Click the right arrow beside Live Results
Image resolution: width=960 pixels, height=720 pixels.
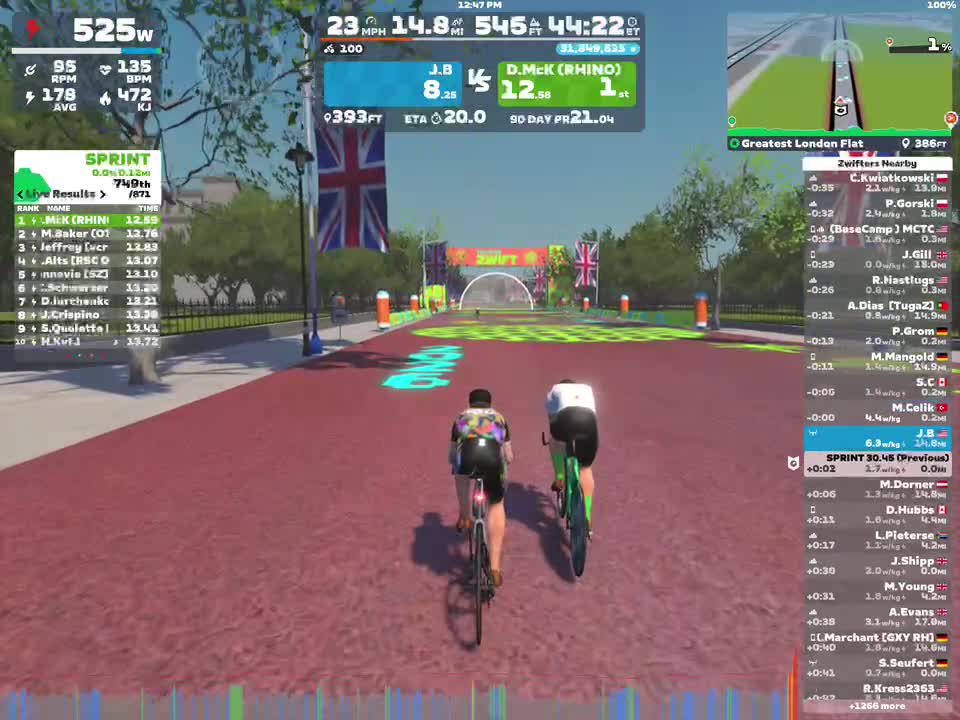(102, 194)
